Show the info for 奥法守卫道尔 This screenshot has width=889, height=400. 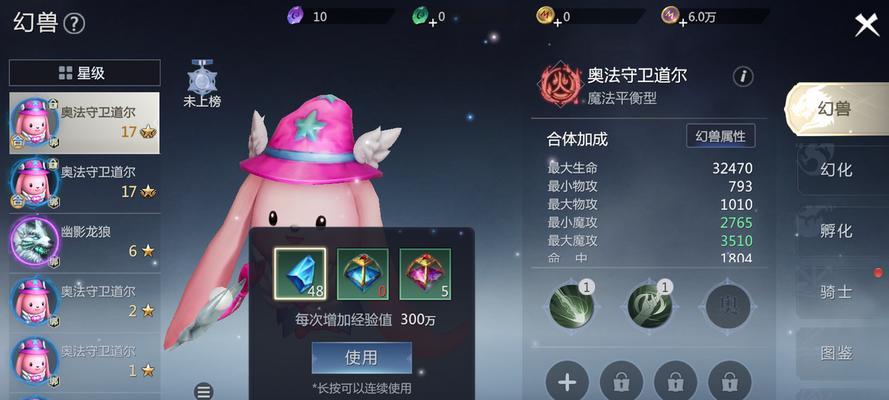[743, 77]
